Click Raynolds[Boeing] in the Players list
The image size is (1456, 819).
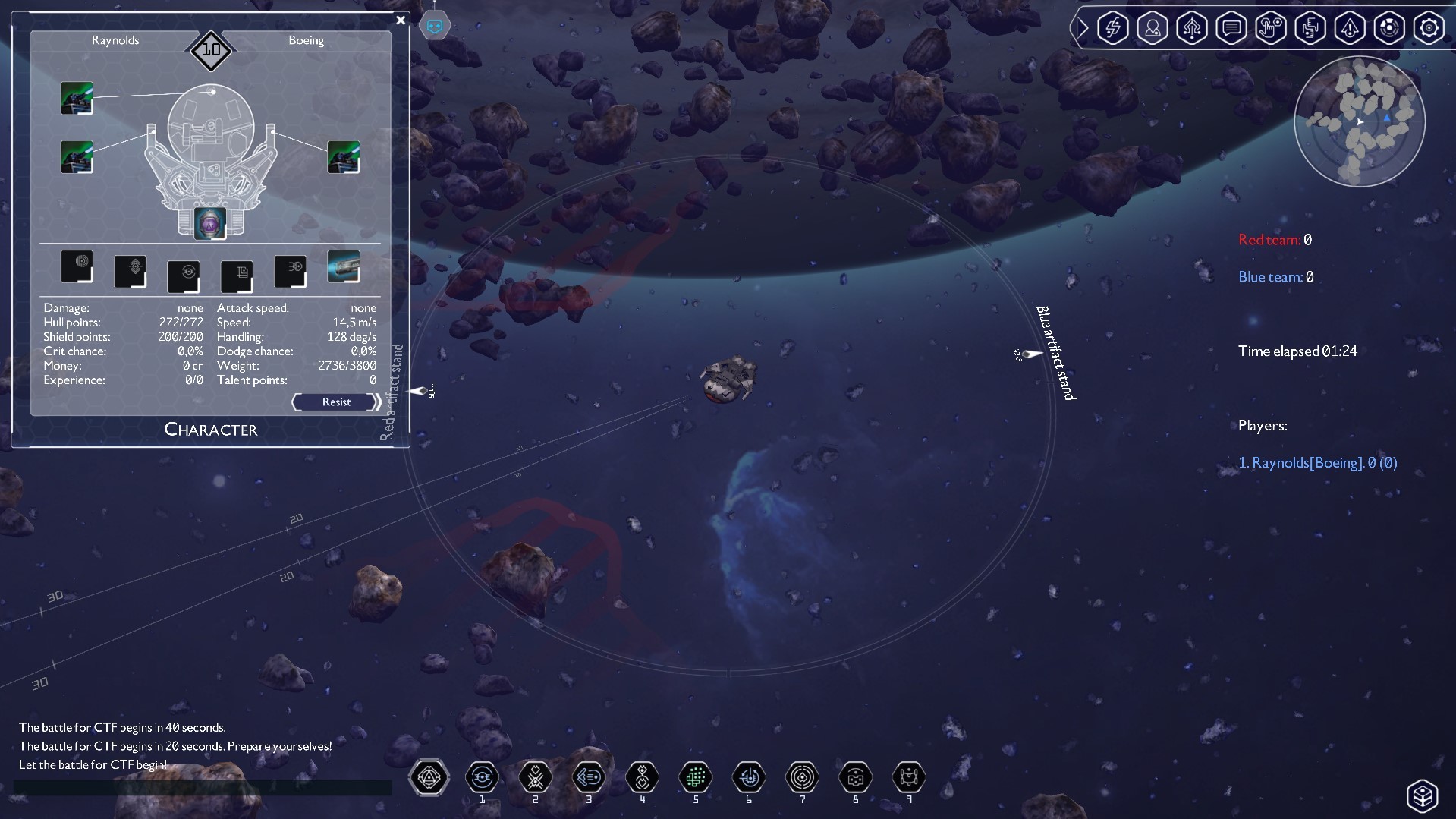click(x=1317, y=462)
